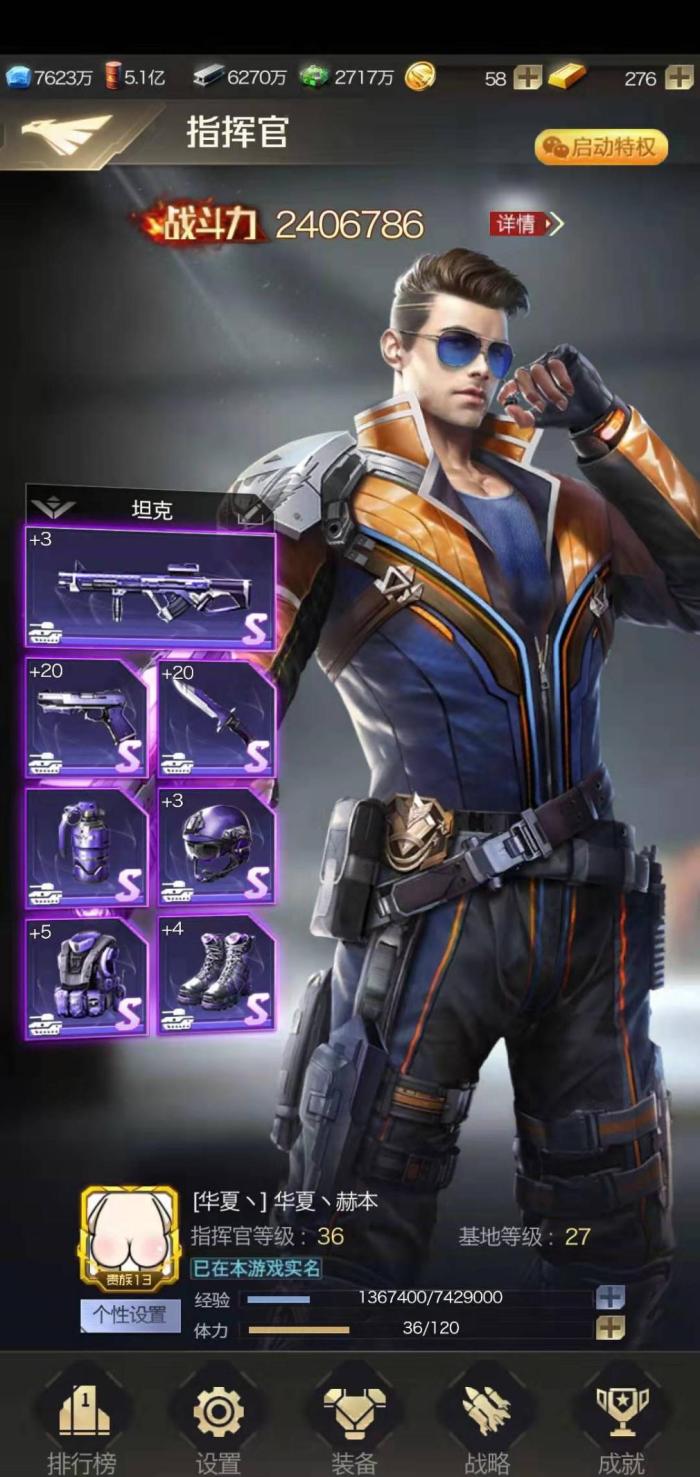The width and height of the screenshot is (700, 1477).
Task: Open the 设置 settings menu
Action: coord(218,1420)
